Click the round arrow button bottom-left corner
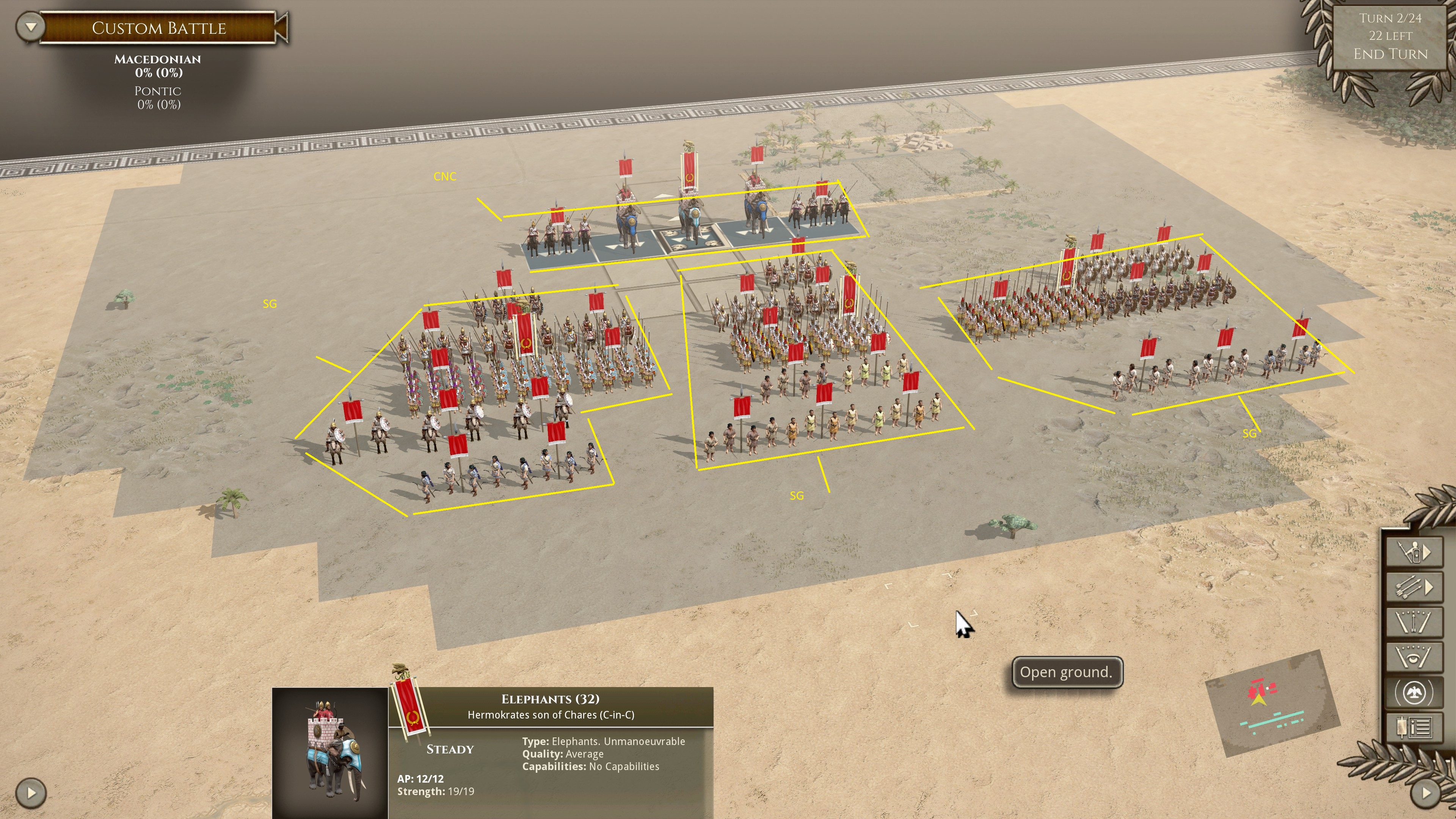The image size is (1456, 819). pos(31,793)
